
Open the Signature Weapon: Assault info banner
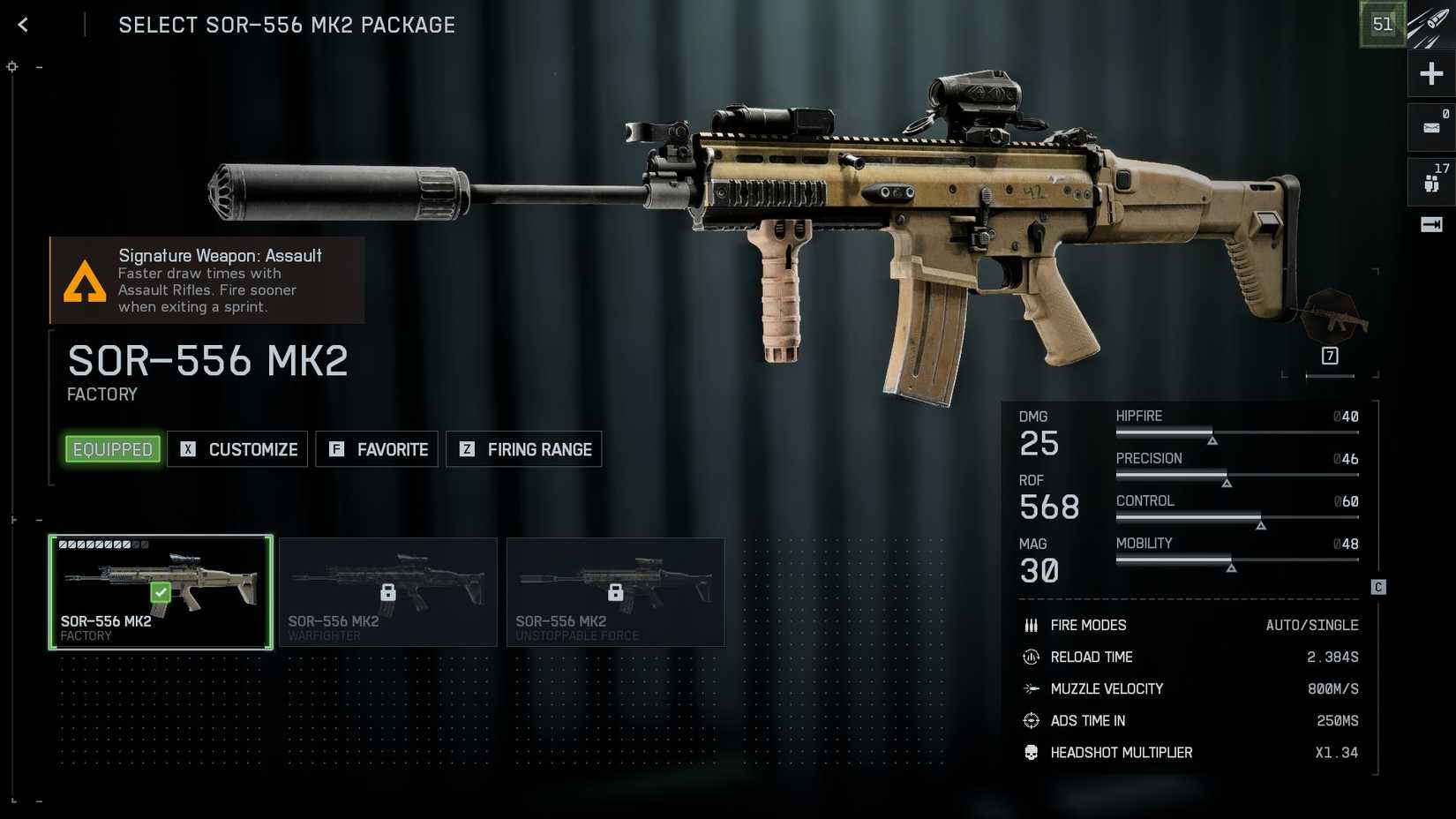(x=207, y=280)
